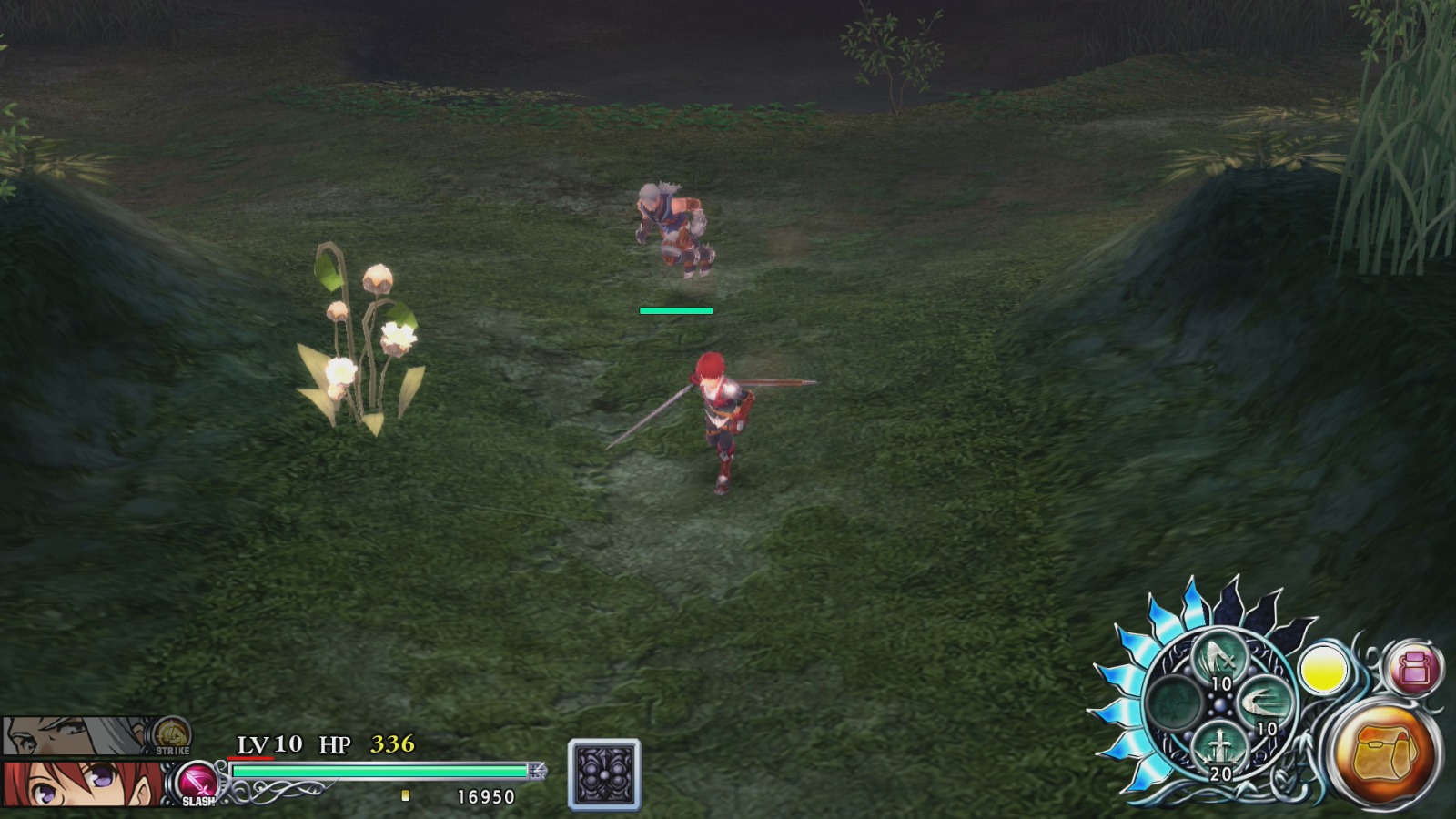Click Adol's pink SLASH attack emblem
This screenshot has width=1456, height=819.
click(197, 783)
